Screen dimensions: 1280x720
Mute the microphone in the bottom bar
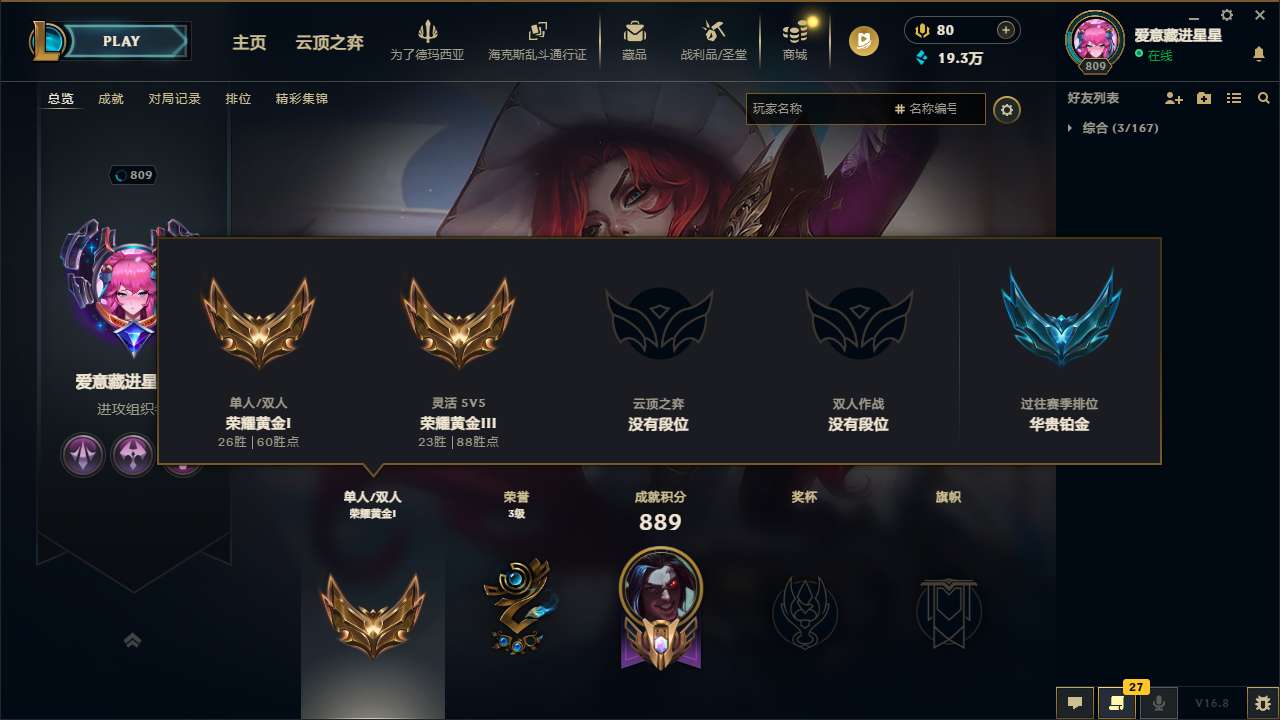coord(1158,702)
